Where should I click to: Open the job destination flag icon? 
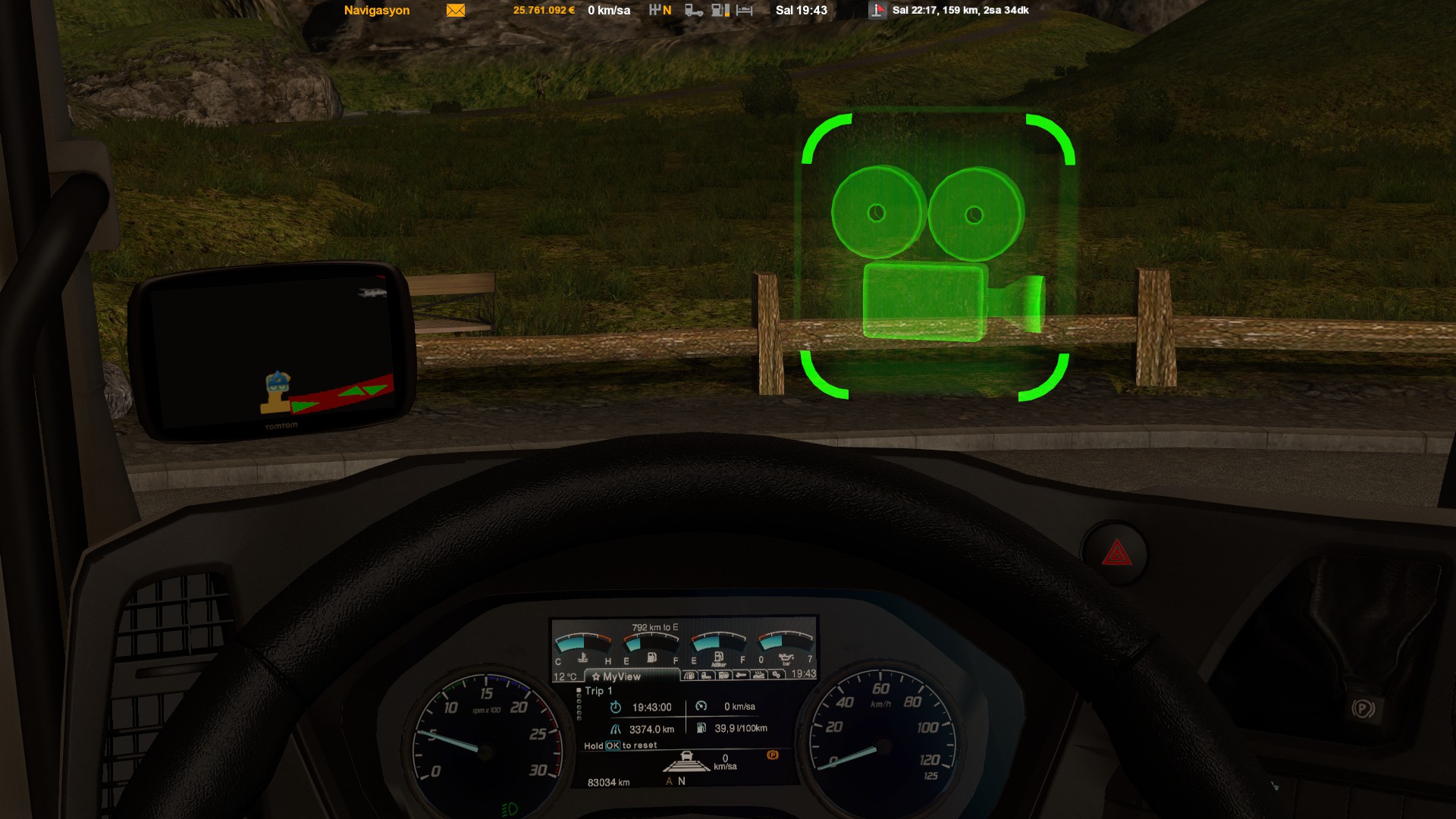click(x=877, y=11)
